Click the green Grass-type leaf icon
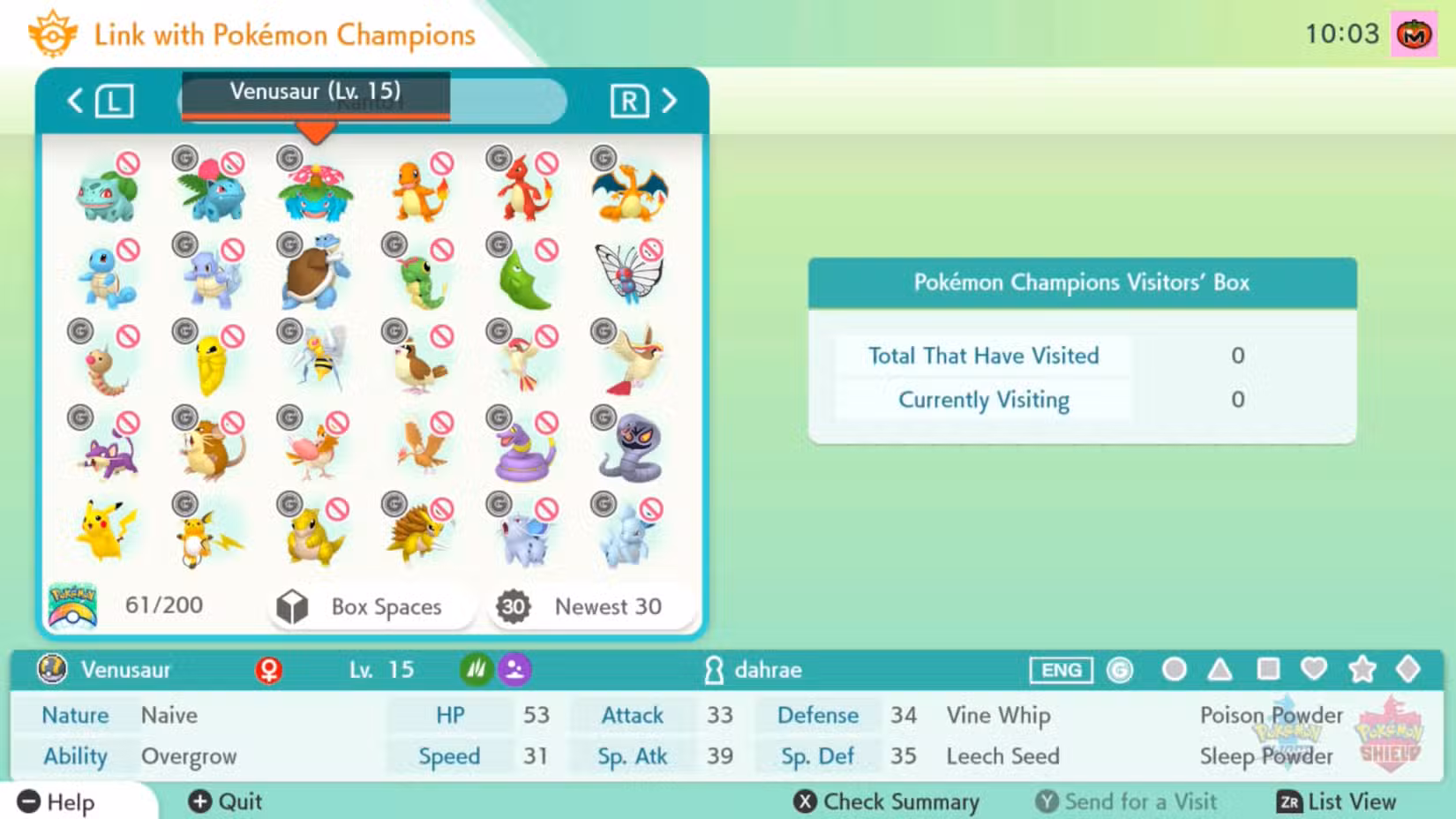 476,669
